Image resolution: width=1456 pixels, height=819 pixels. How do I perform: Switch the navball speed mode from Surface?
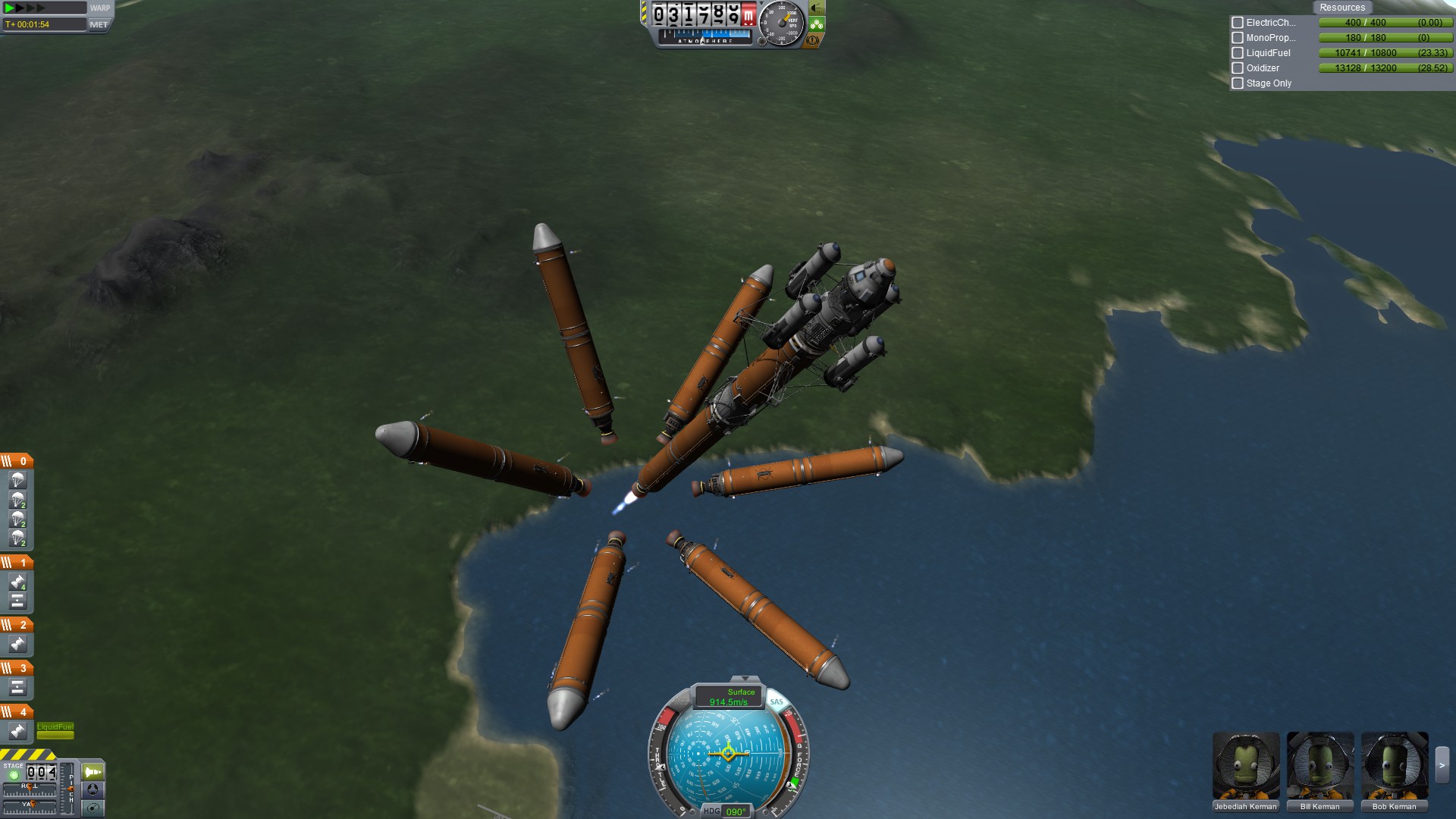point(729,697)
